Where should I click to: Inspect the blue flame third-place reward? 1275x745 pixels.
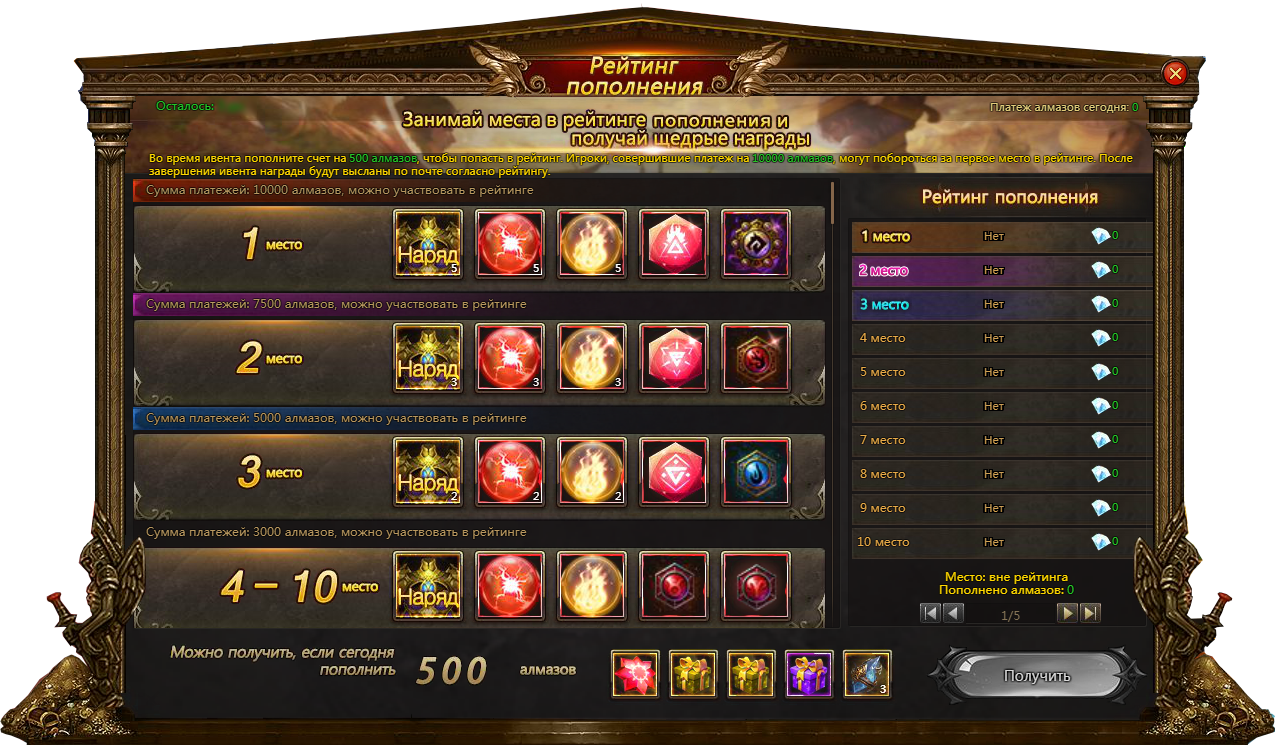755,471
